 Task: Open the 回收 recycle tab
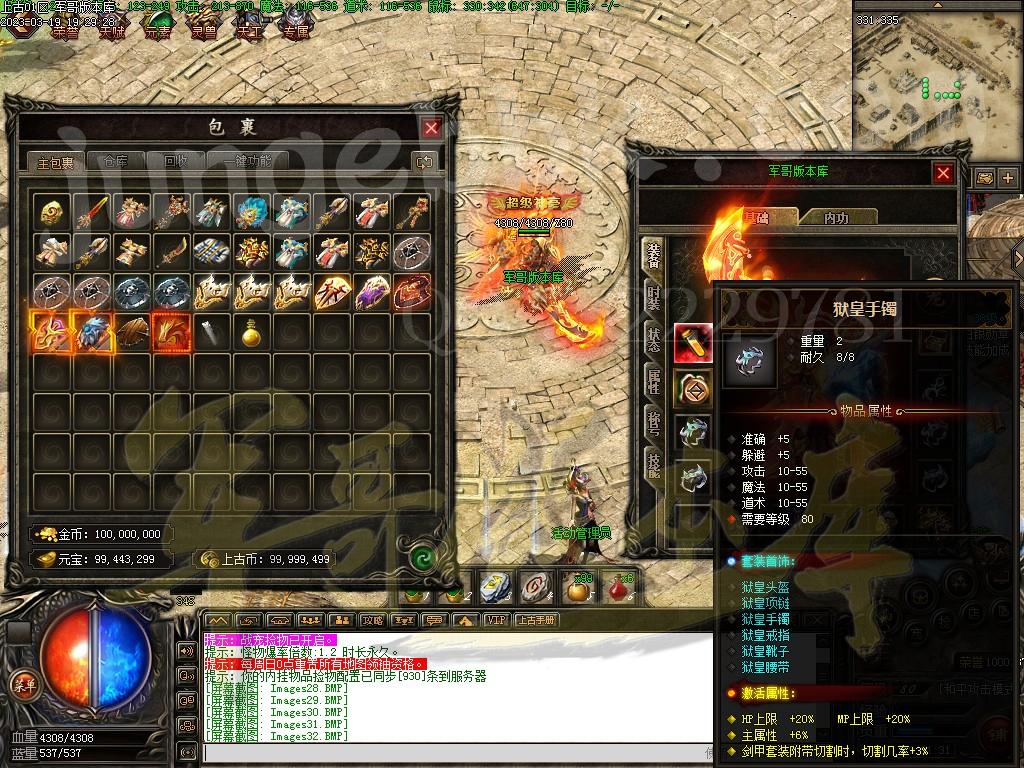click(176, 161)
